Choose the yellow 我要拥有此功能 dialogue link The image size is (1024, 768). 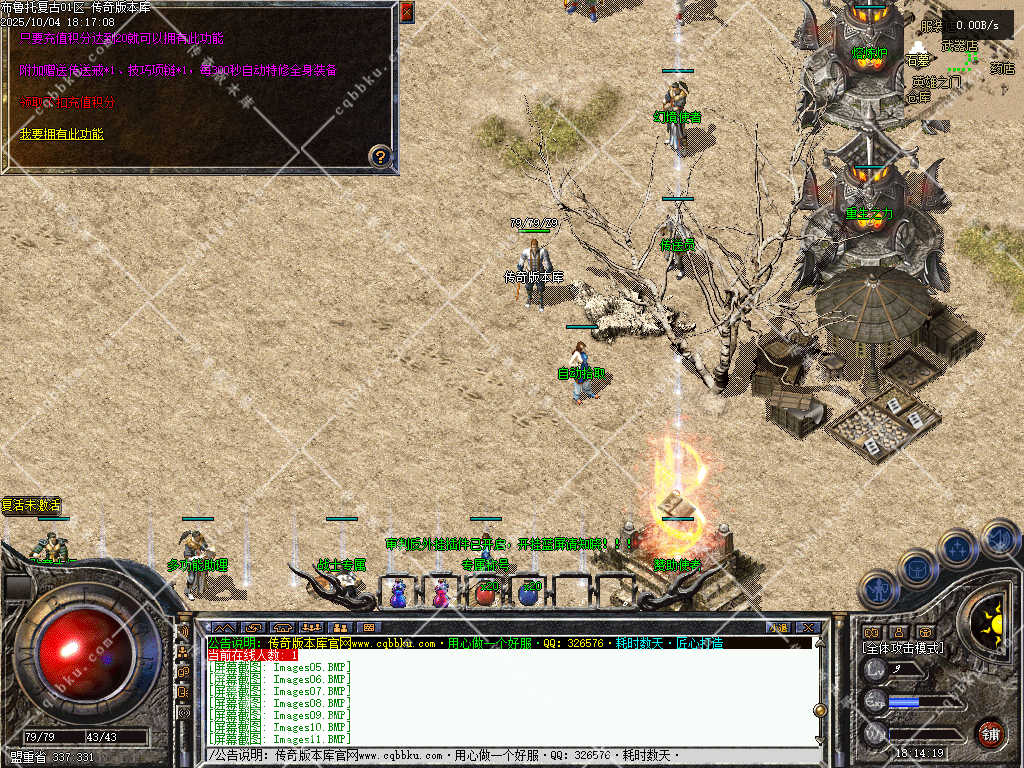(61, 134)
